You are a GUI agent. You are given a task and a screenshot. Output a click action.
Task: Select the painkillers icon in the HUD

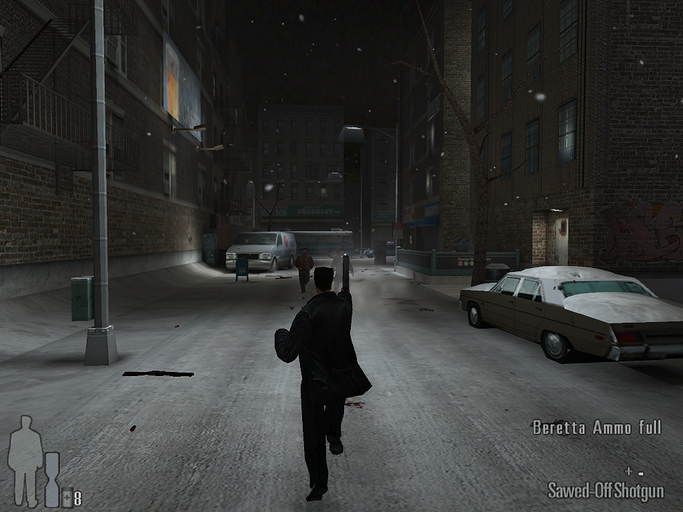click(67, 498)
